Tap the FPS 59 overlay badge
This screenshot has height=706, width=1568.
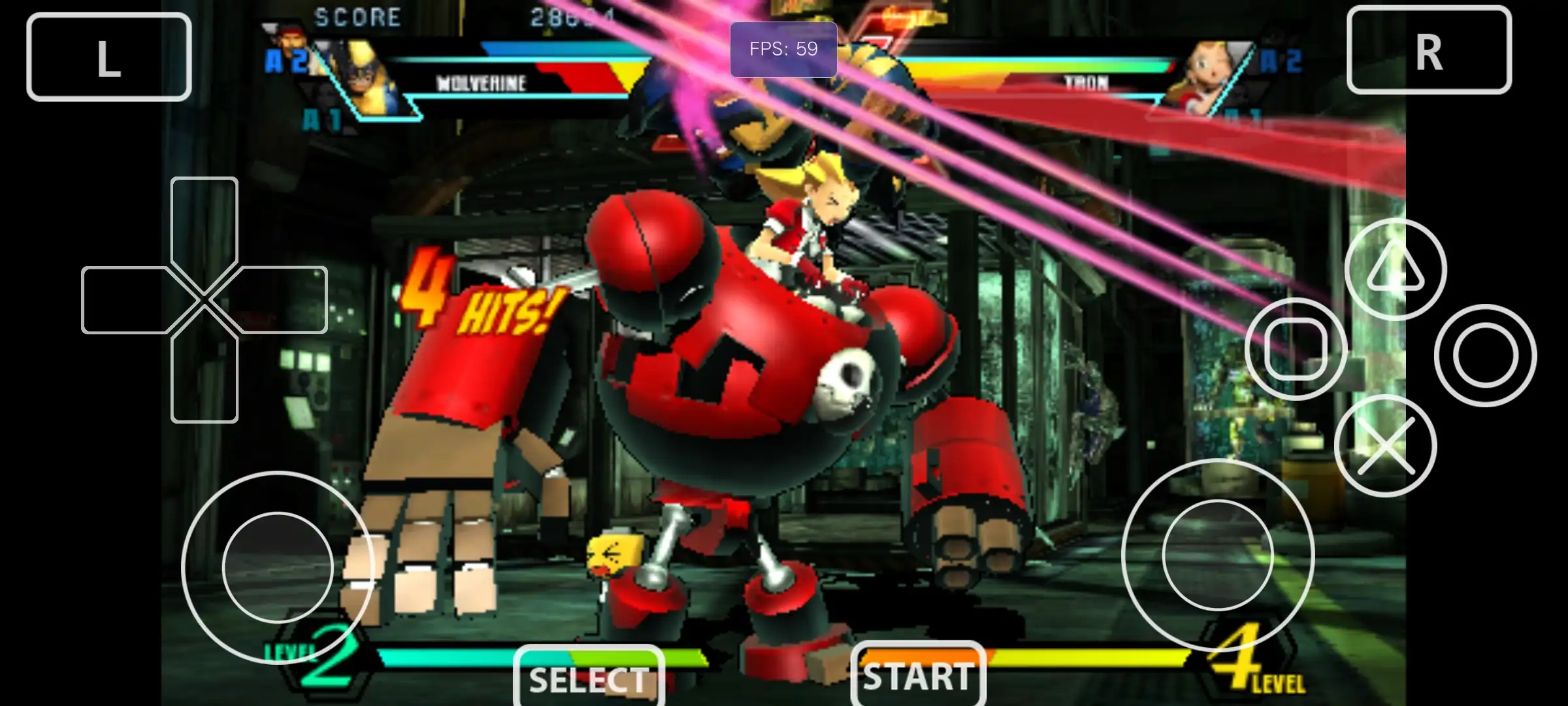tap(784, 48)
